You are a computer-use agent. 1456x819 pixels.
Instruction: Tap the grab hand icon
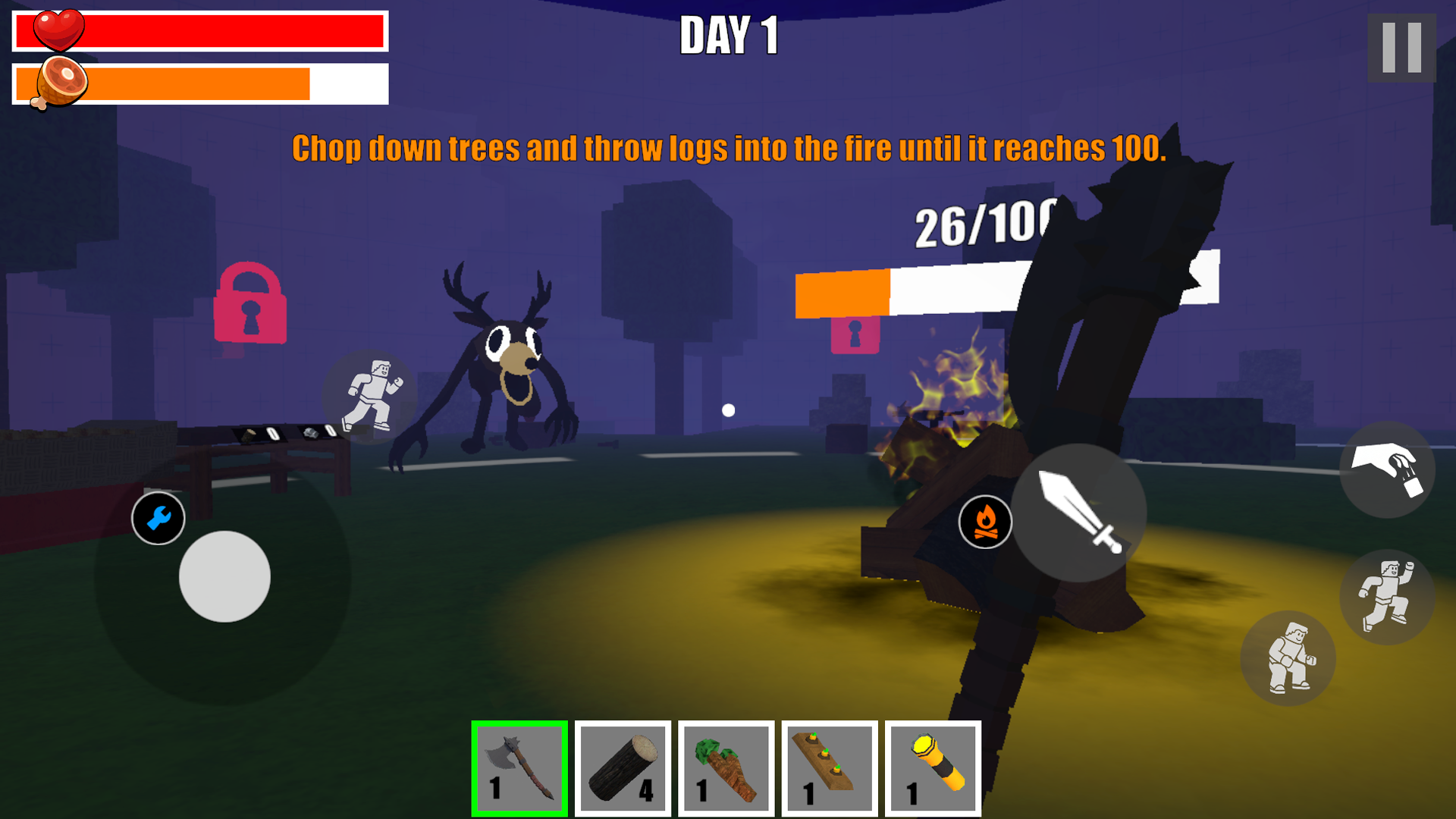pos(1388,468)
